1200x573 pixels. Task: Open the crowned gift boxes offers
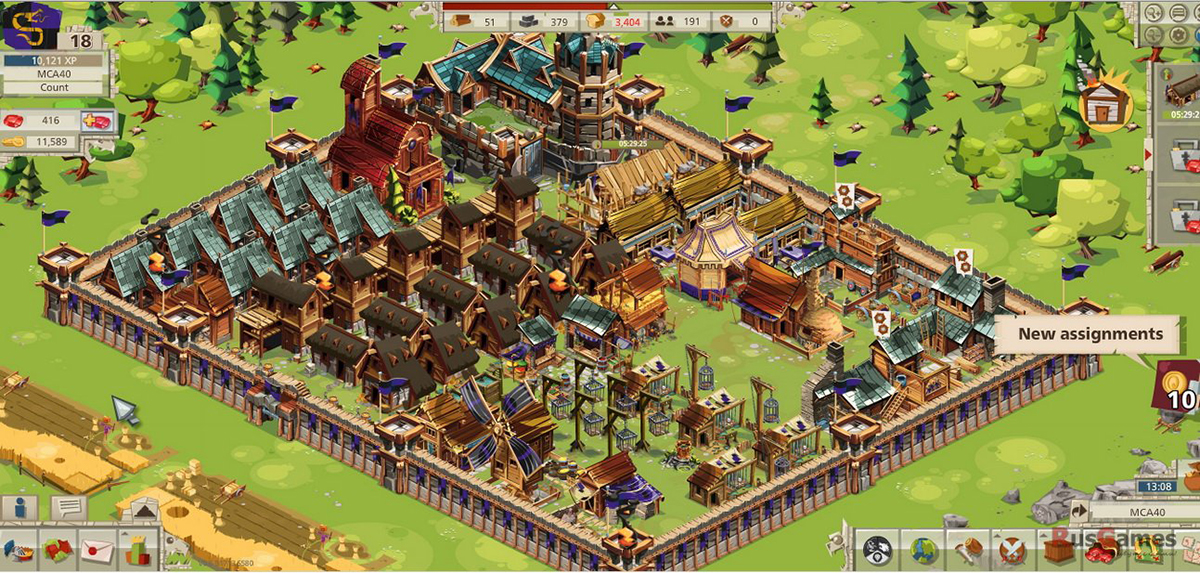tap(136, 551)
